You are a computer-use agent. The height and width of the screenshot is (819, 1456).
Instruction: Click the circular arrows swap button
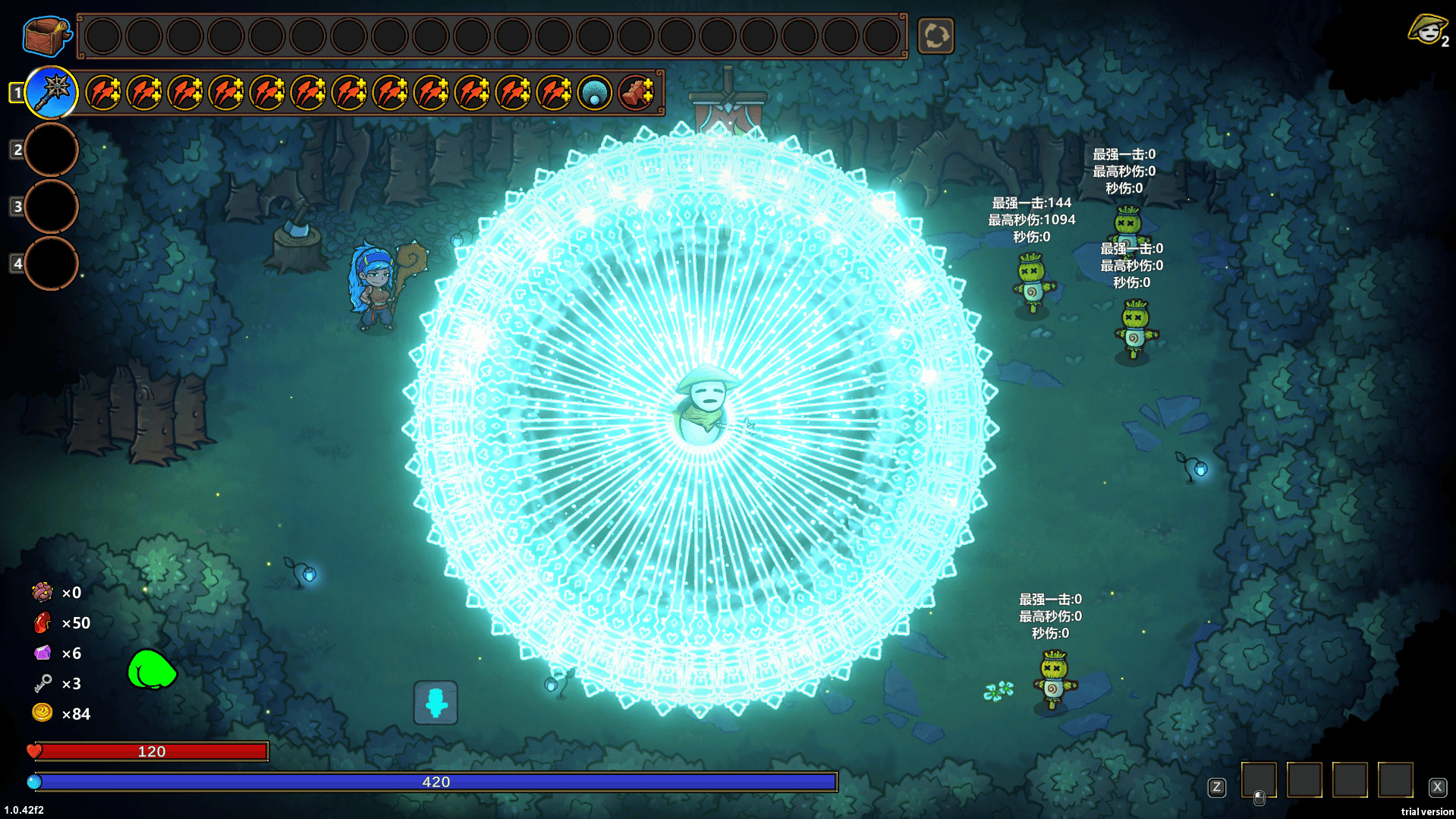pyautogui.click(x=936, y=36)
